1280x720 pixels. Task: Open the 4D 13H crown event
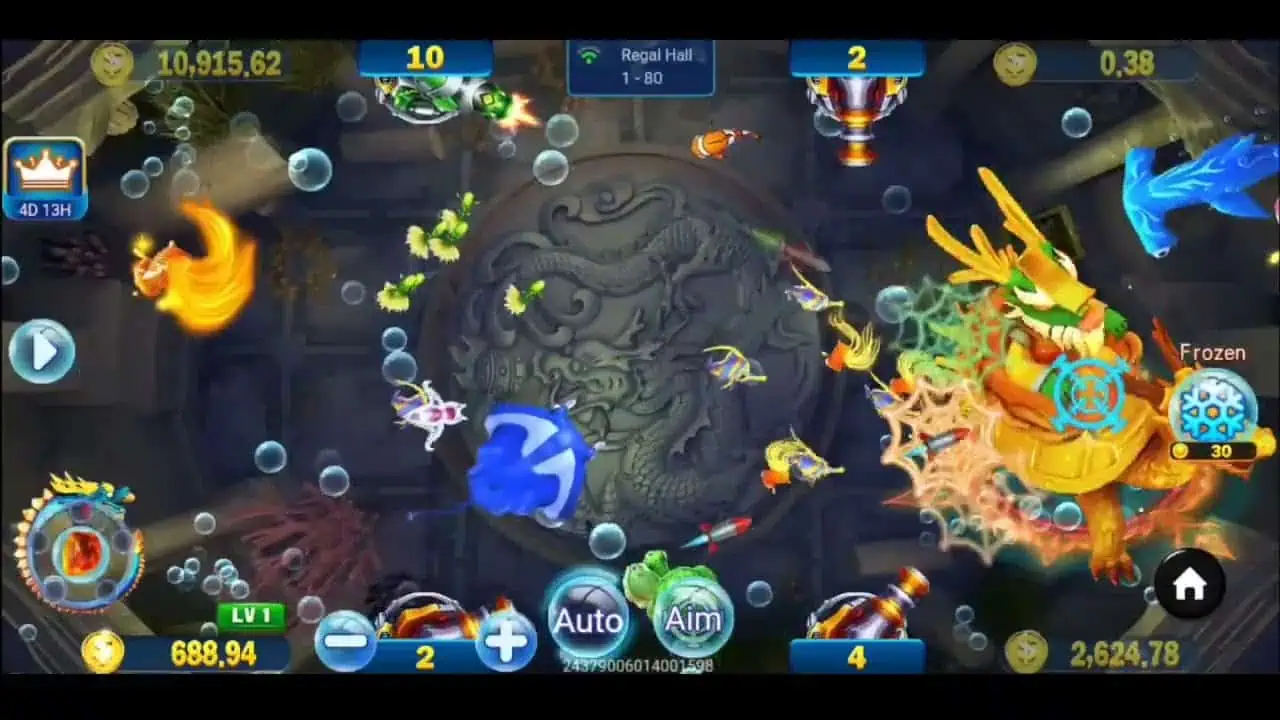[44, 173]
